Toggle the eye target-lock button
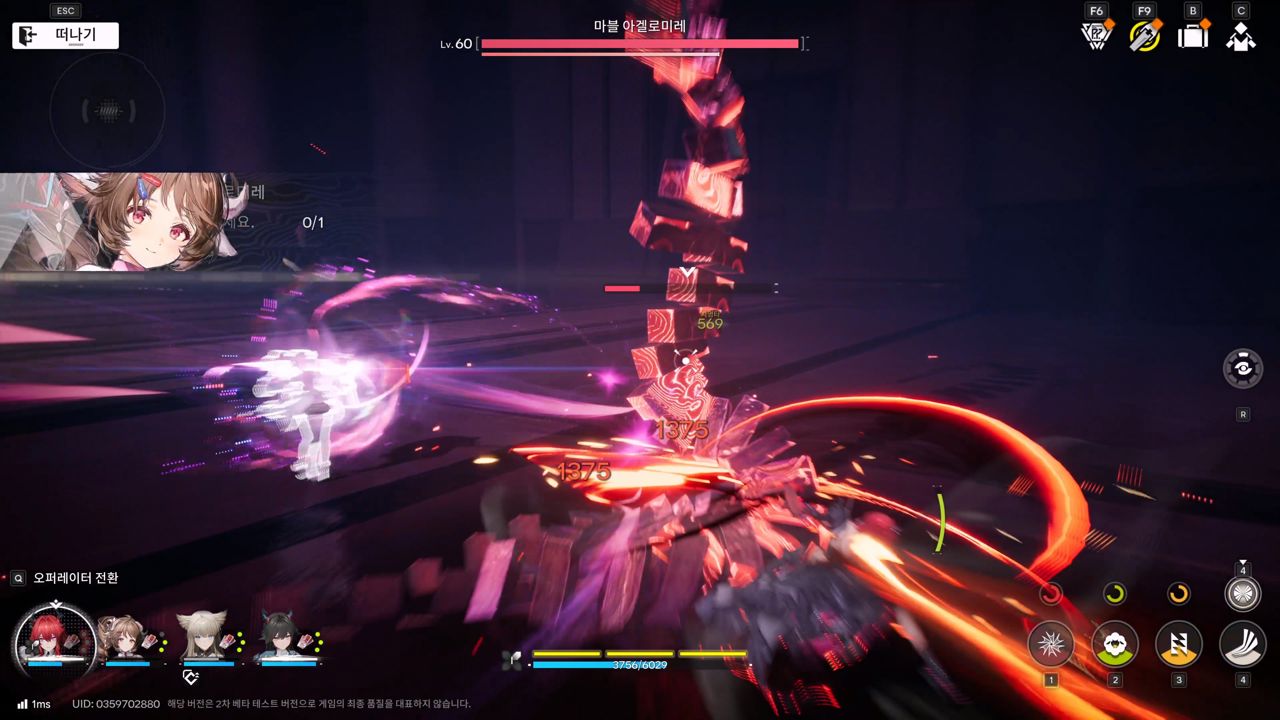 1243,368
